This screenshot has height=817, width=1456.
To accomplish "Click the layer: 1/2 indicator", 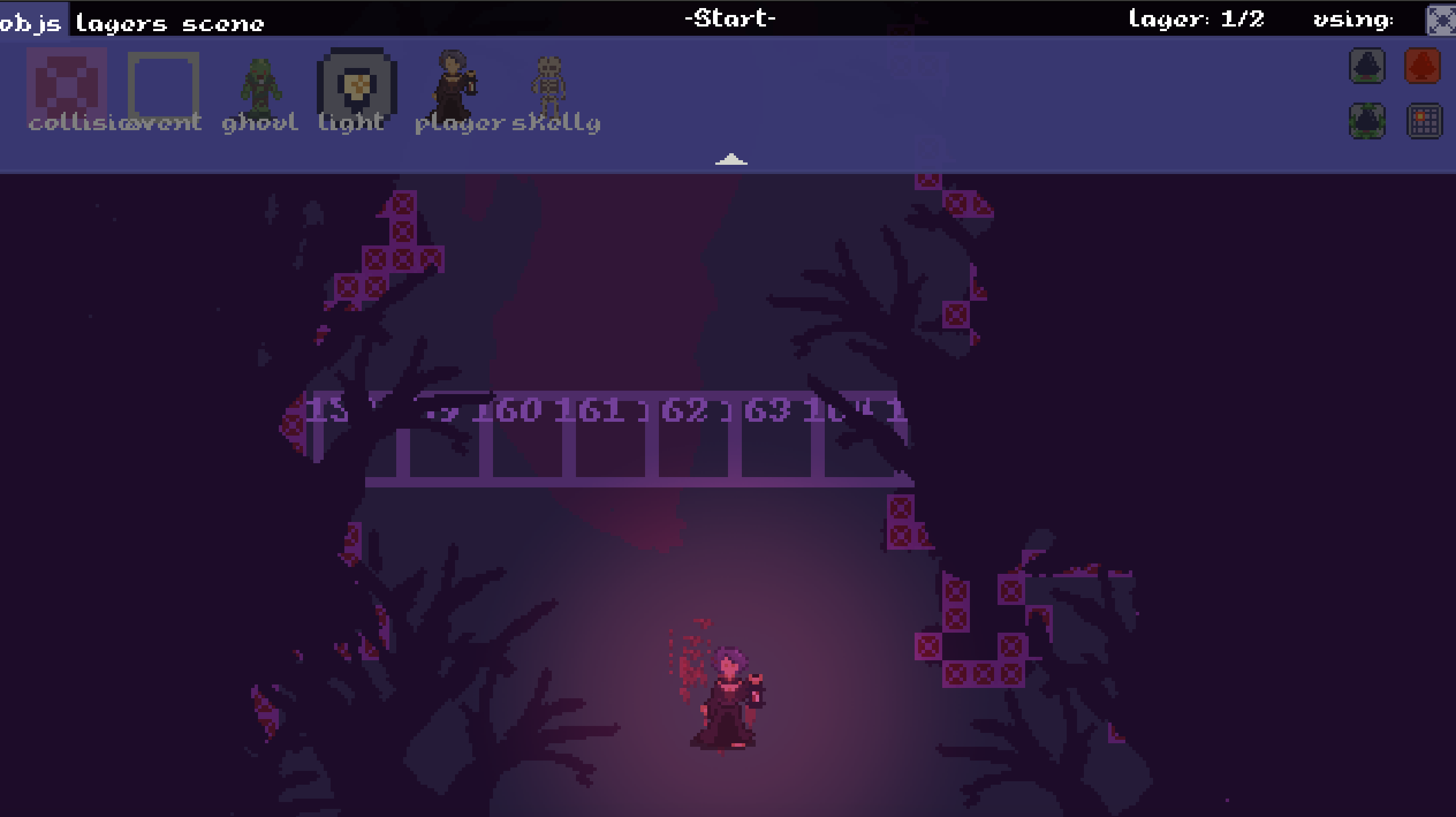I will click(1196, 19).
